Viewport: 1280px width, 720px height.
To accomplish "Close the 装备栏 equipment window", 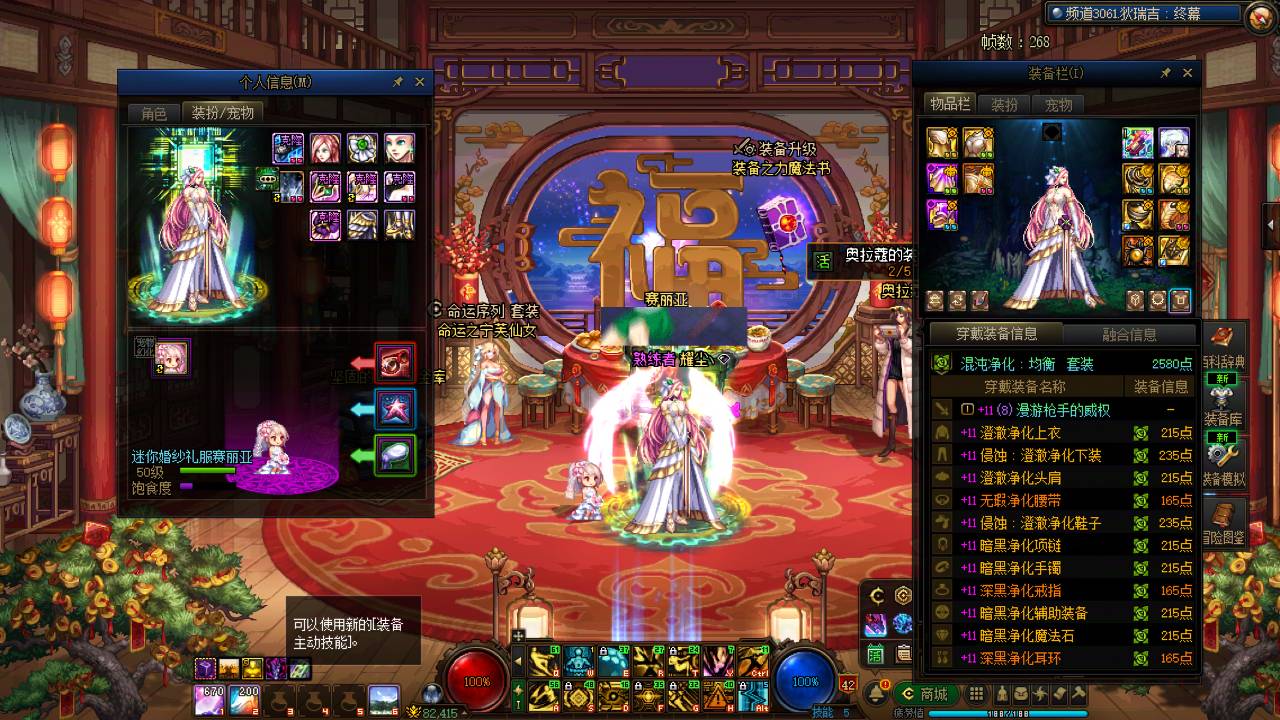I will [1187, 73].
